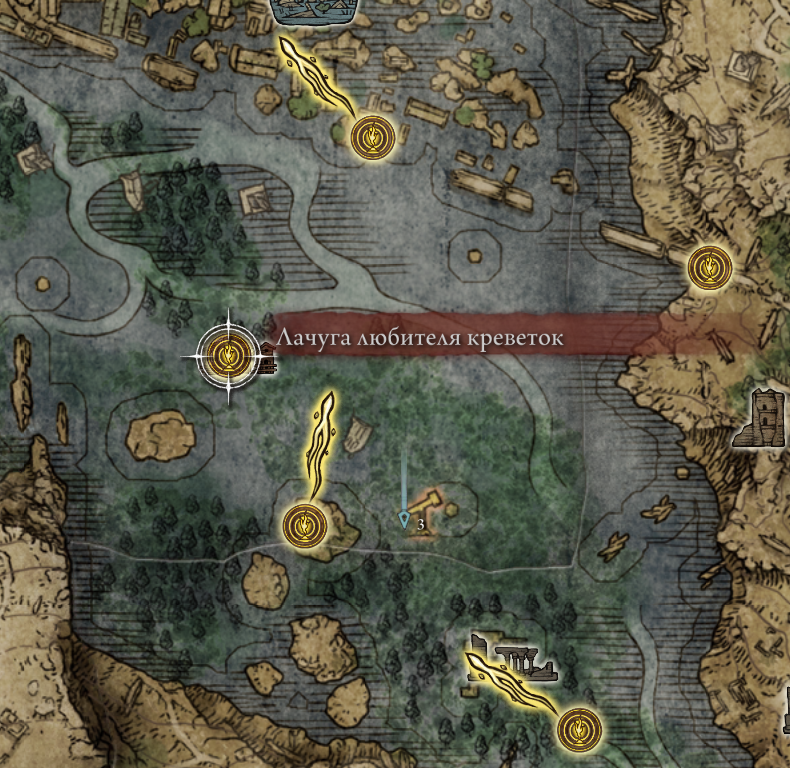790x768 pixels.
Task: Choose the grace marker on the eastern cliff
Action: tap(710, 267)
